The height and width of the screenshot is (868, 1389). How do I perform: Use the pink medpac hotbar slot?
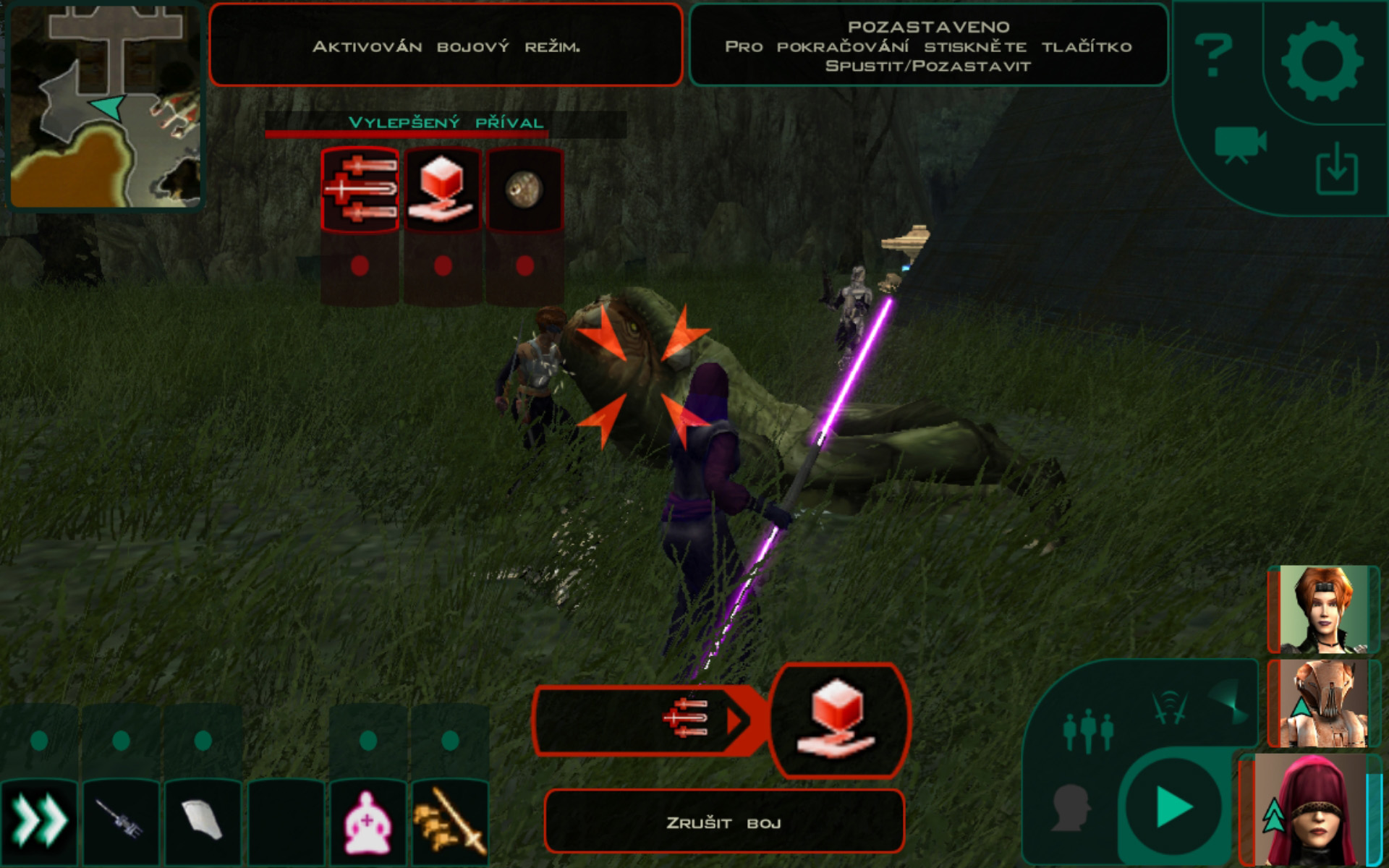click(x=368, y=822)
